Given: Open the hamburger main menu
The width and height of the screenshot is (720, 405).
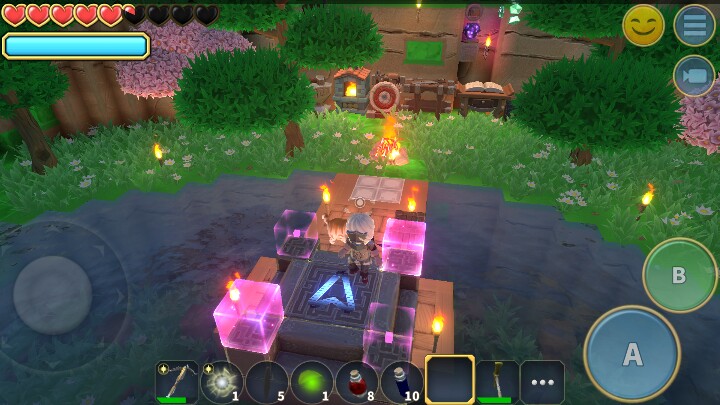Looking at the screenshot, I should point(694,25).
